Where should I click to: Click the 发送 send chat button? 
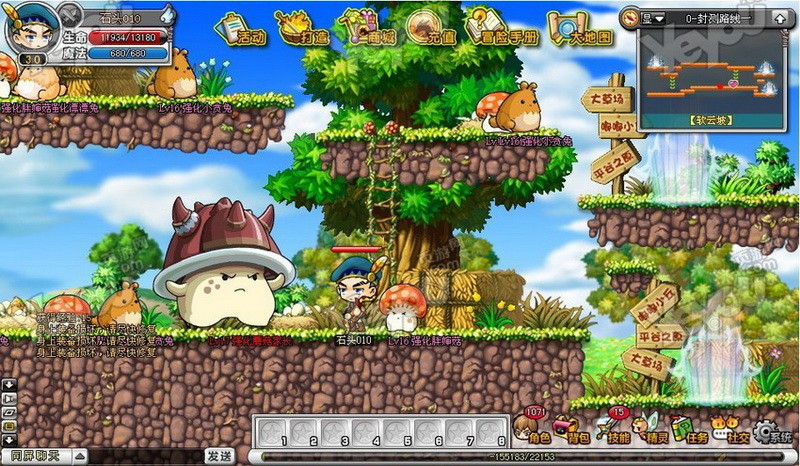point(220,456)
